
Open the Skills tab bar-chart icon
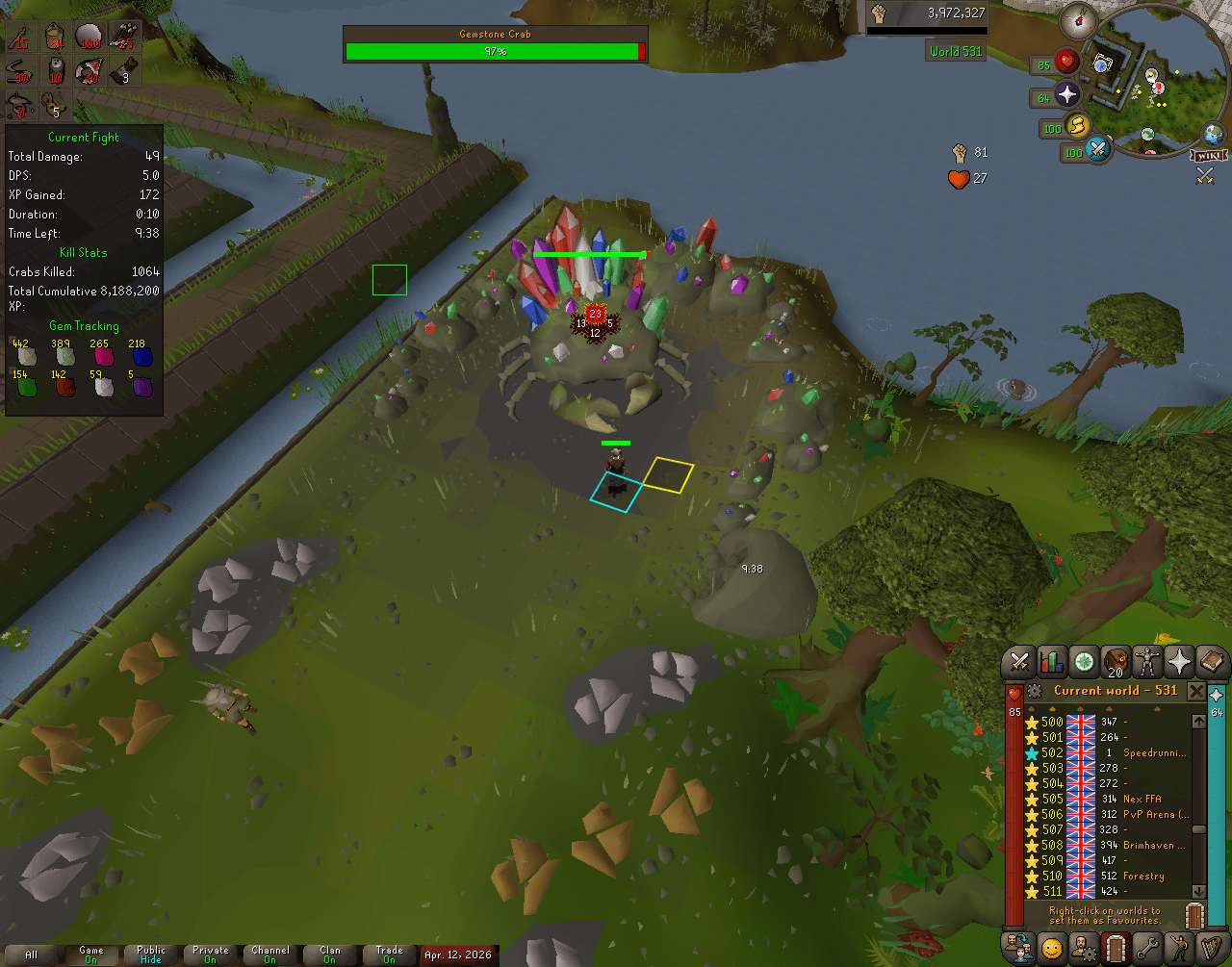tap(1051, 661)
